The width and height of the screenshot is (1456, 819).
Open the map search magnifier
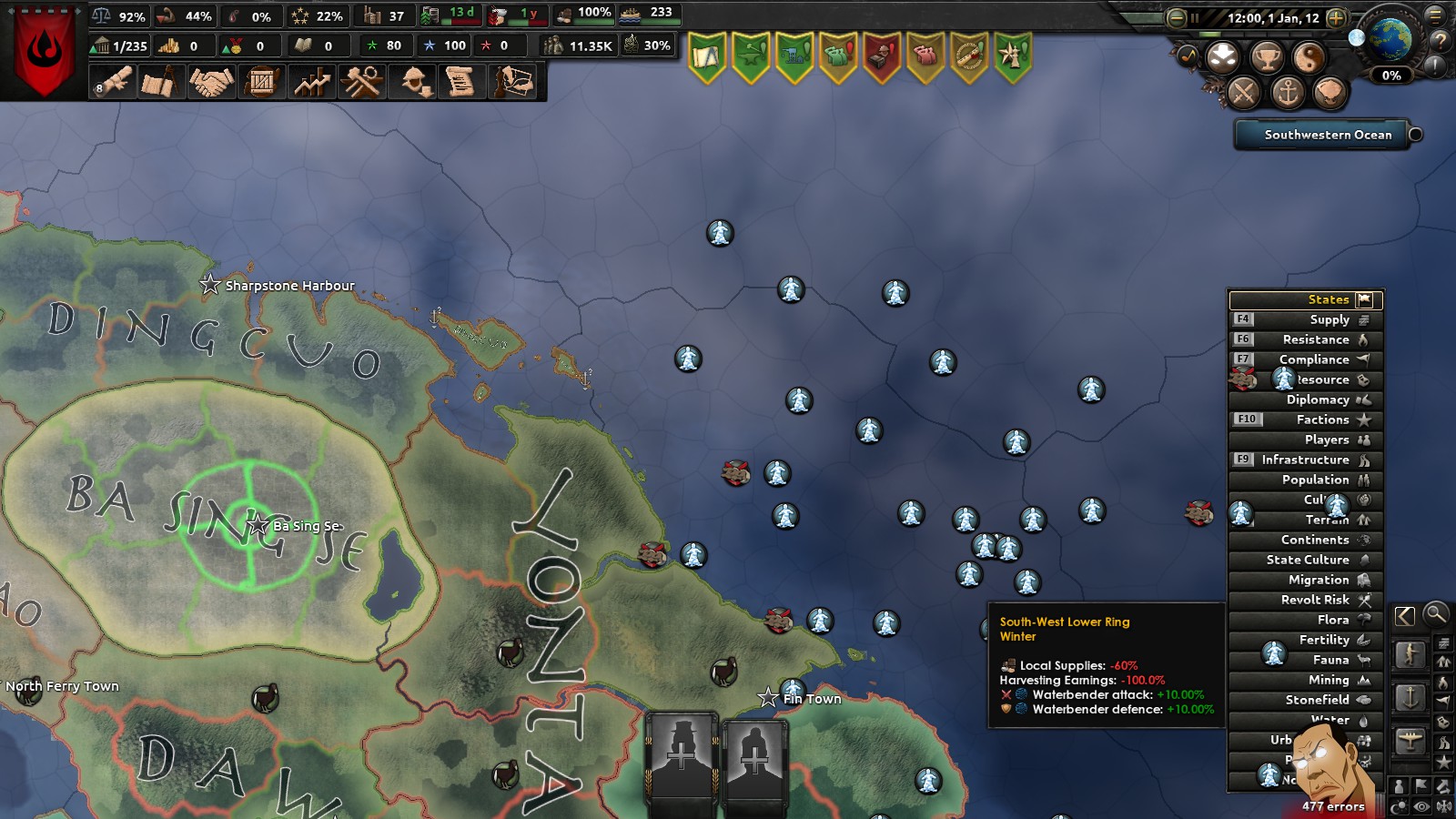coord(1439,615)
